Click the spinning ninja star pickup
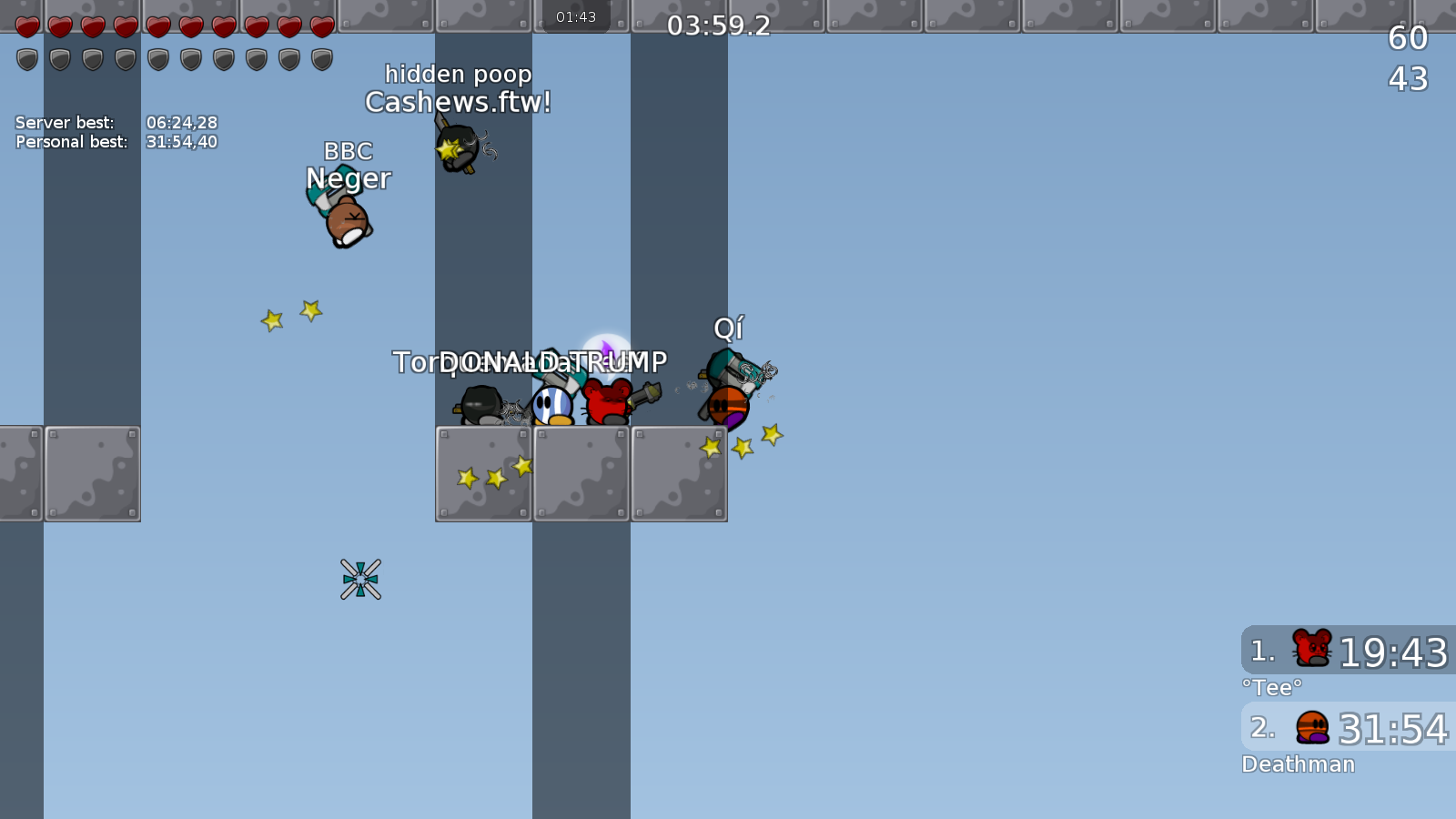1456x819 pixels. tap(361, 581)
